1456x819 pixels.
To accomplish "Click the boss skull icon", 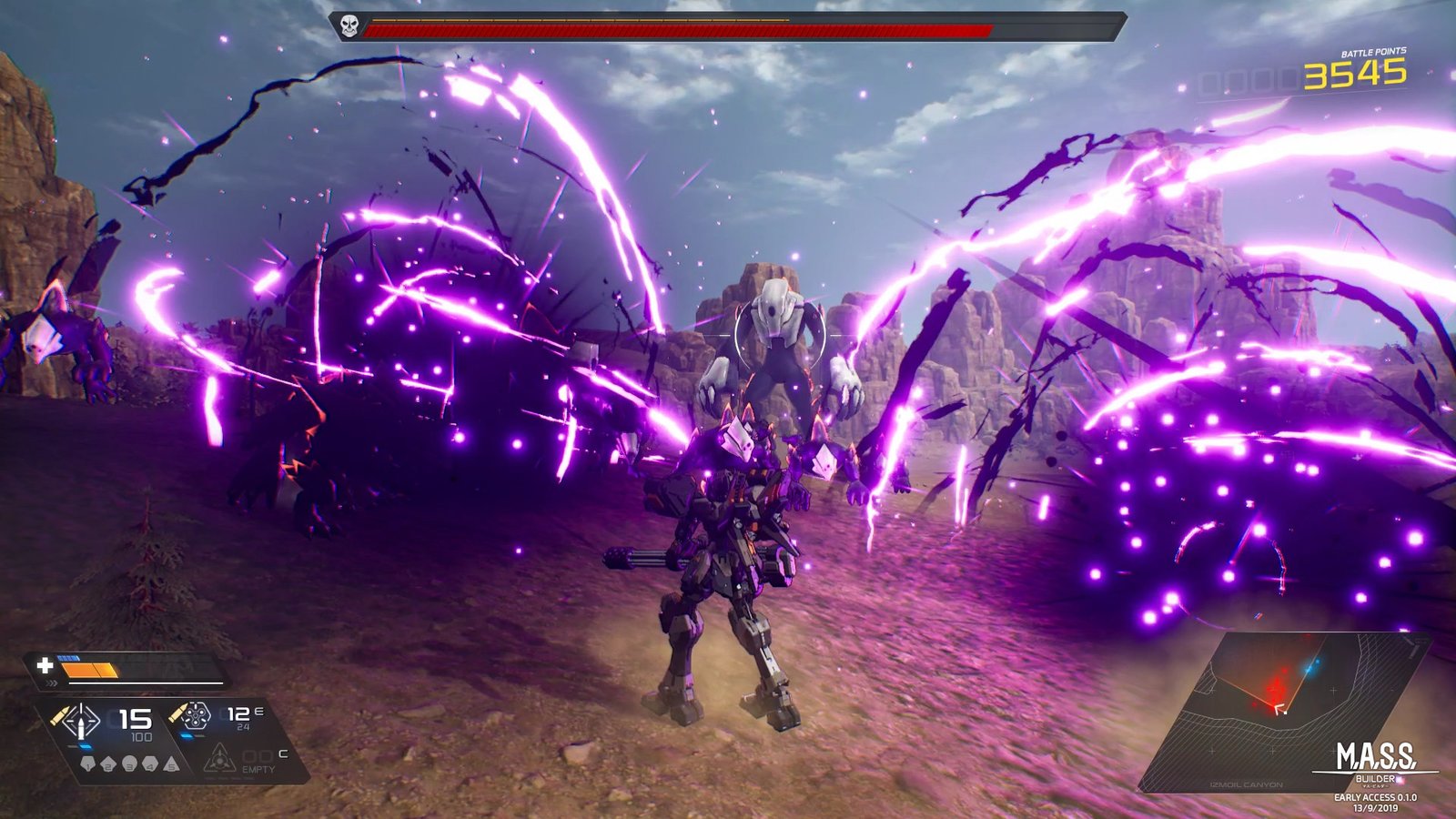I will tap(349, 26).
